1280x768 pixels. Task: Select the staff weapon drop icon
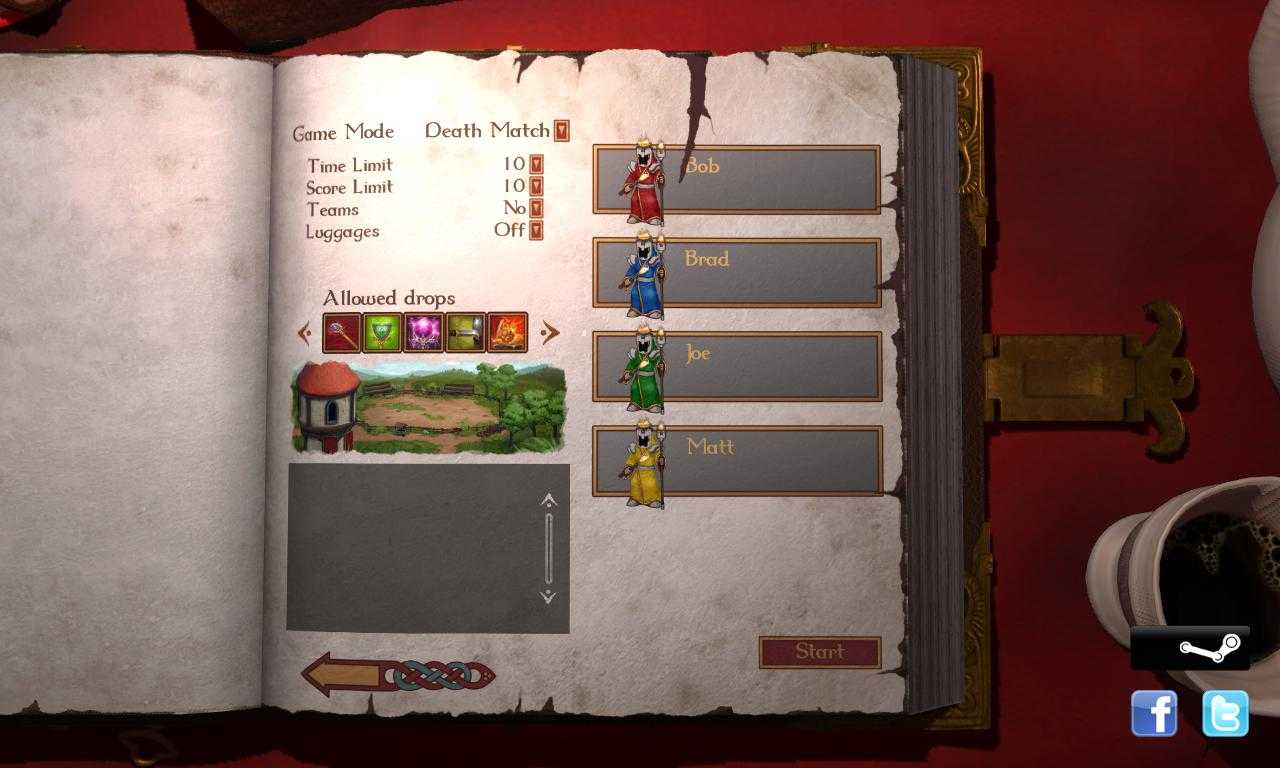pyautogui.click(x=341, y=332)
